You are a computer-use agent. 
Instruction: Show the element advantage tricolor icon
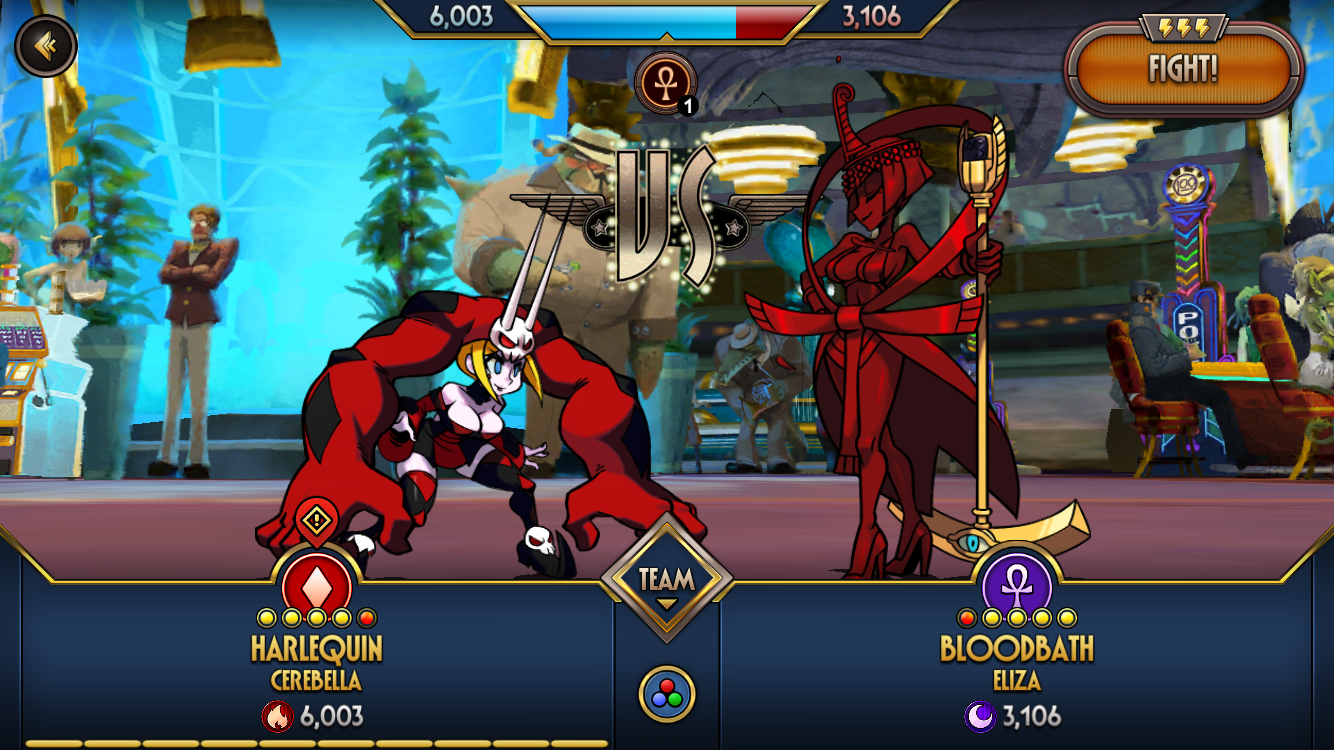coord(666,694)
